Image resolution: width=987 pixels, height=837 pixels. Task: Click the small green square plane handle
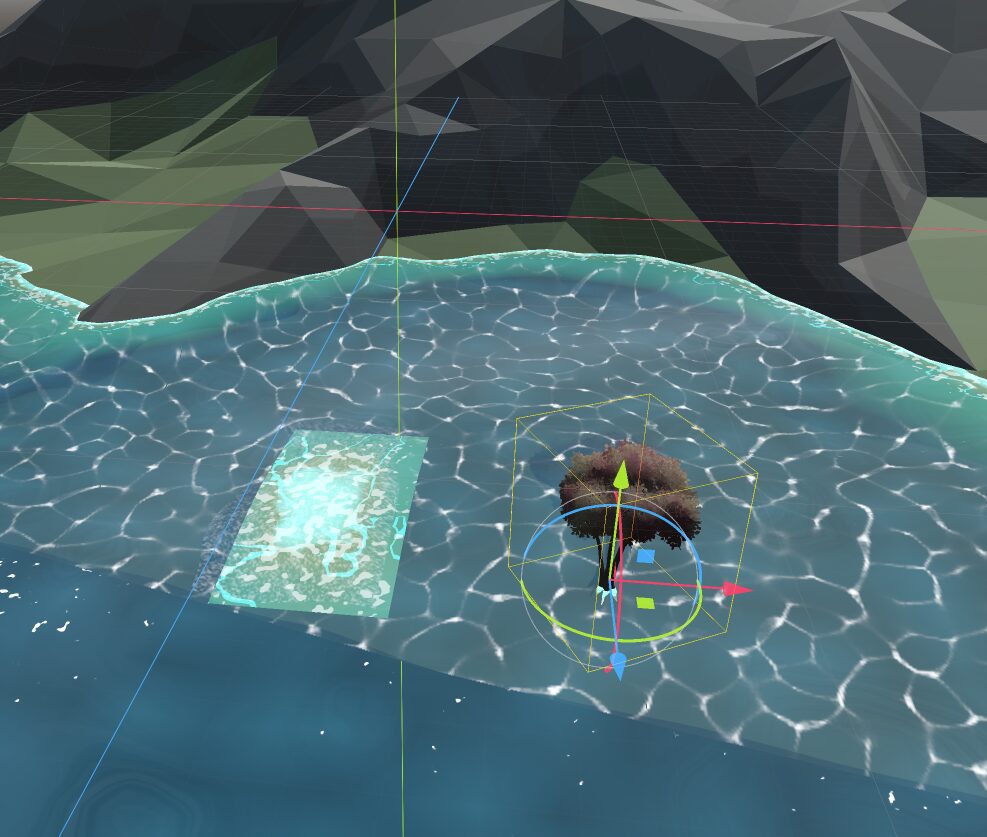(645, 602)
